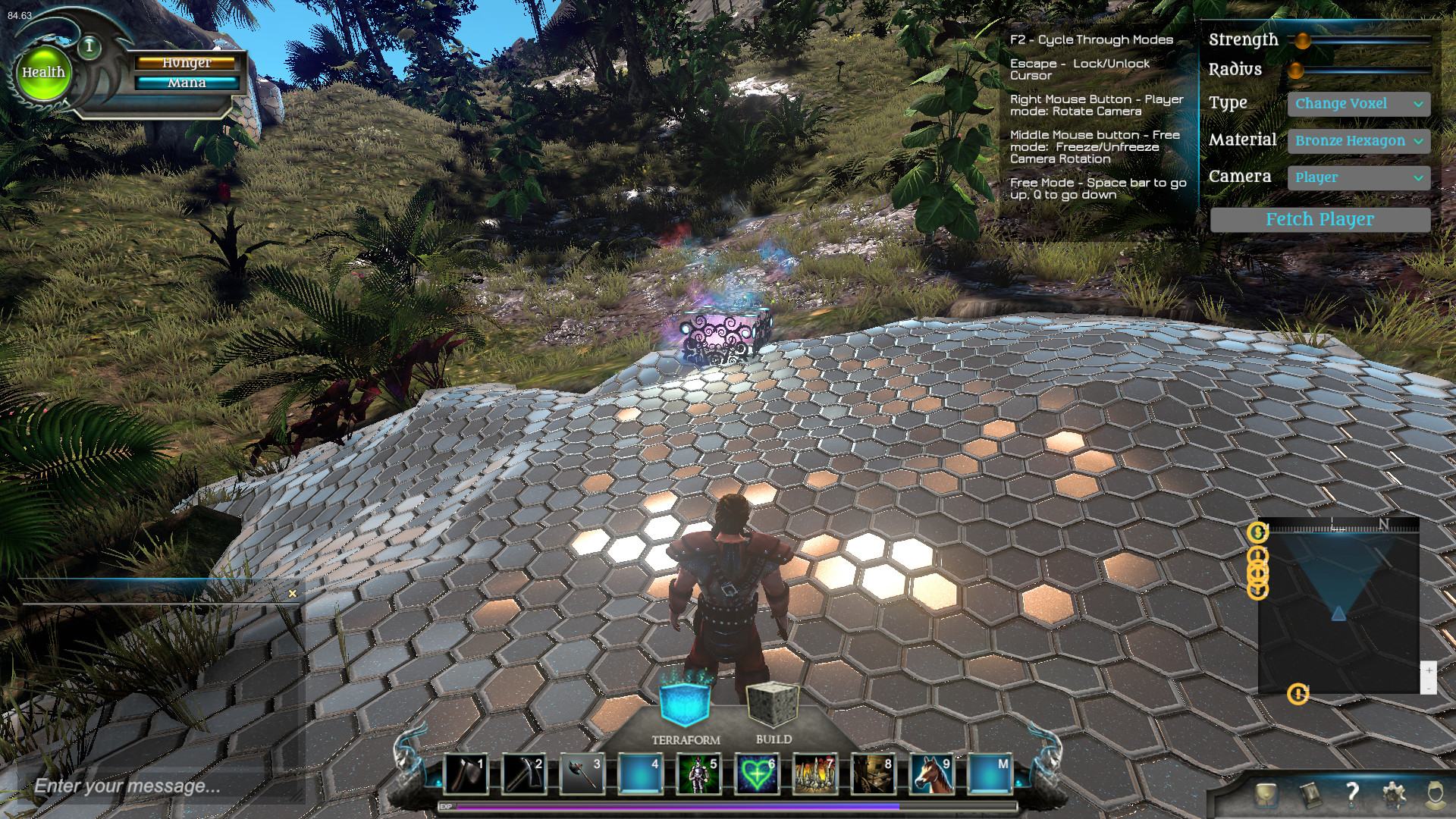Switch to Build mode
The image size is (1456, 819).
click(x=773, y=705)
